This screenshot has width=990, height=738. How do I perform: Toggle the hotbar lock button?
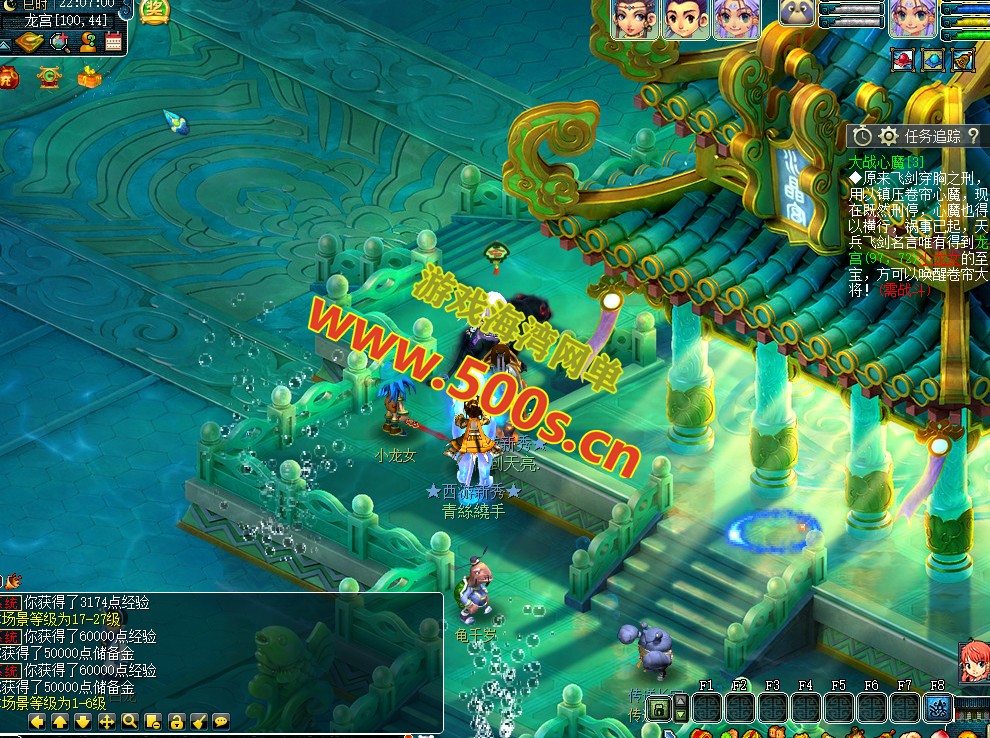(658, 709)
